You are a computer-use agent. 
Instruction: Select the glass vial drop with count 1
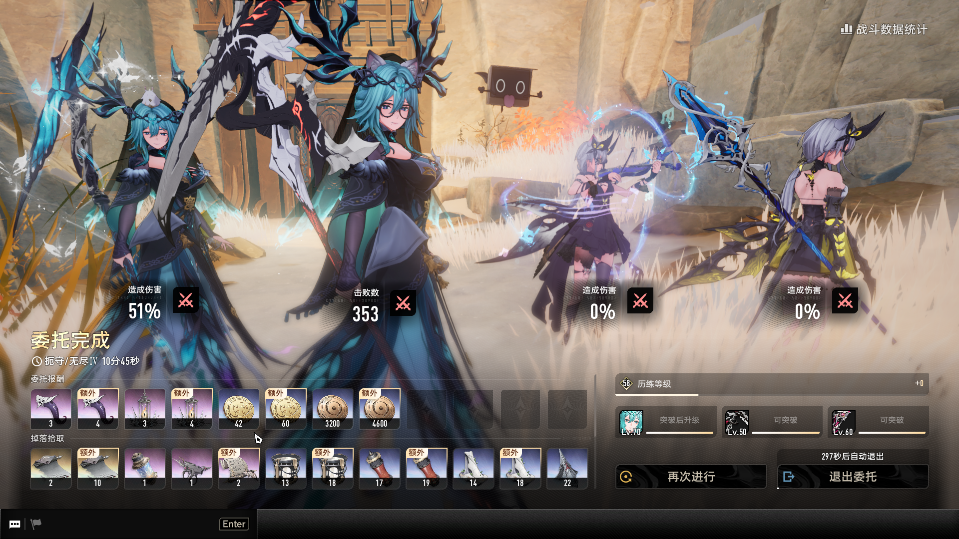coord(145,468)
